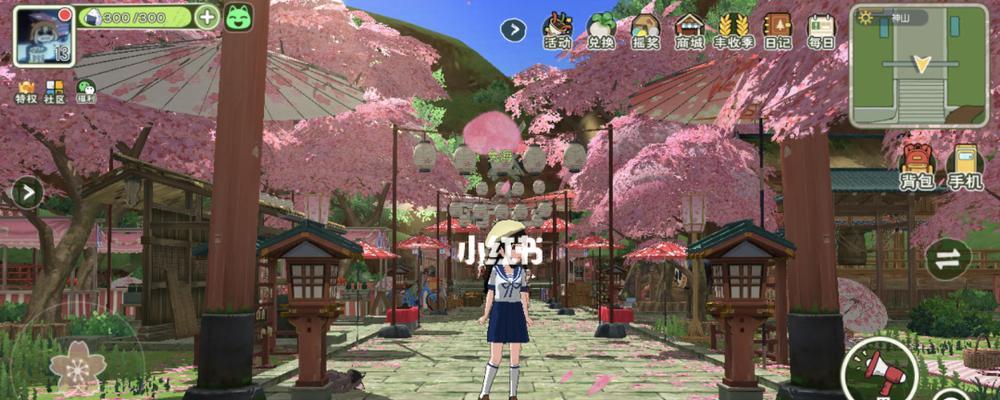The image size is (1000, 400).
Task: Open the 神山 minimap
Action: point(920,66)
